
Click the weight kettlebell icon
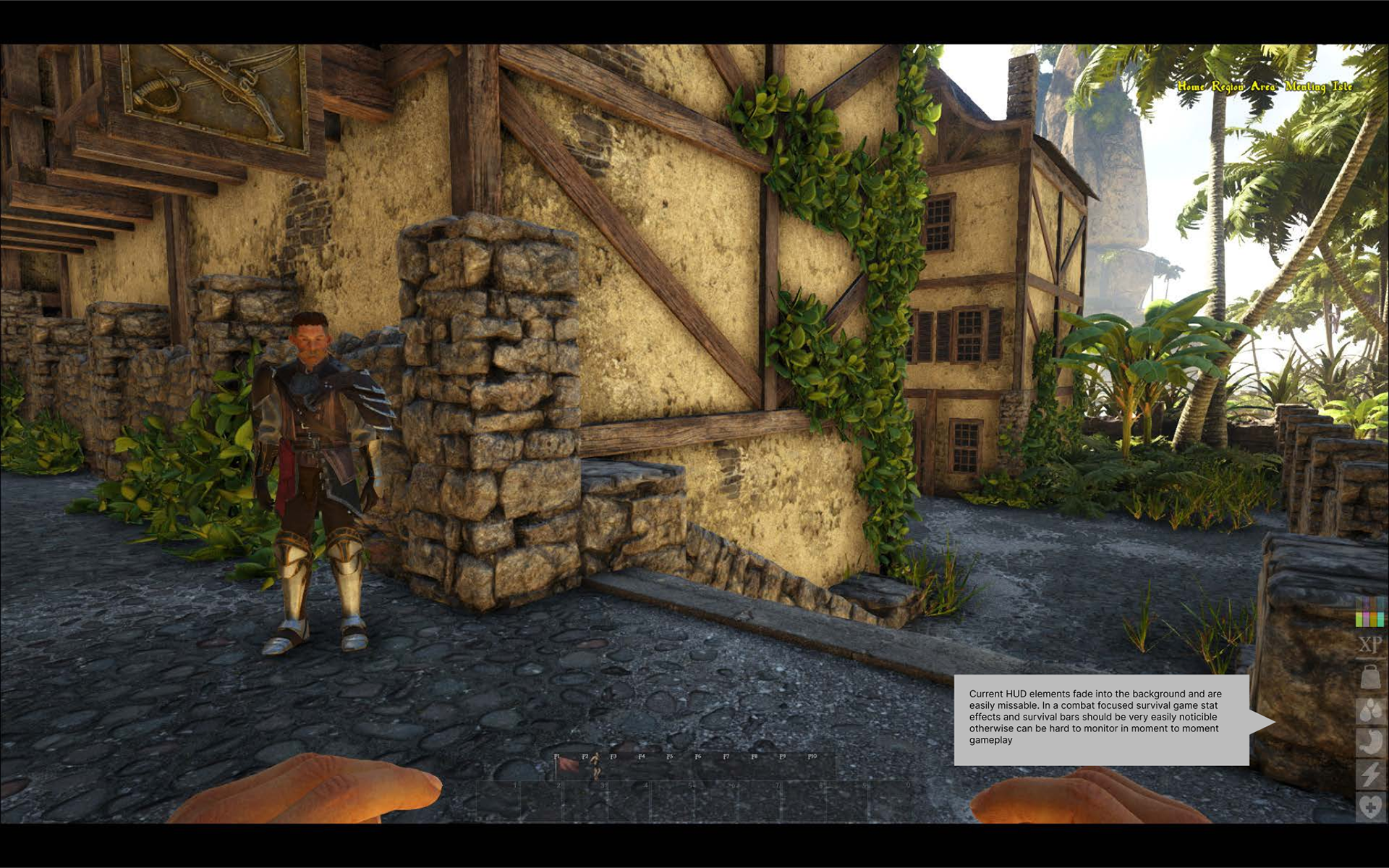(x=1370, y=678)
